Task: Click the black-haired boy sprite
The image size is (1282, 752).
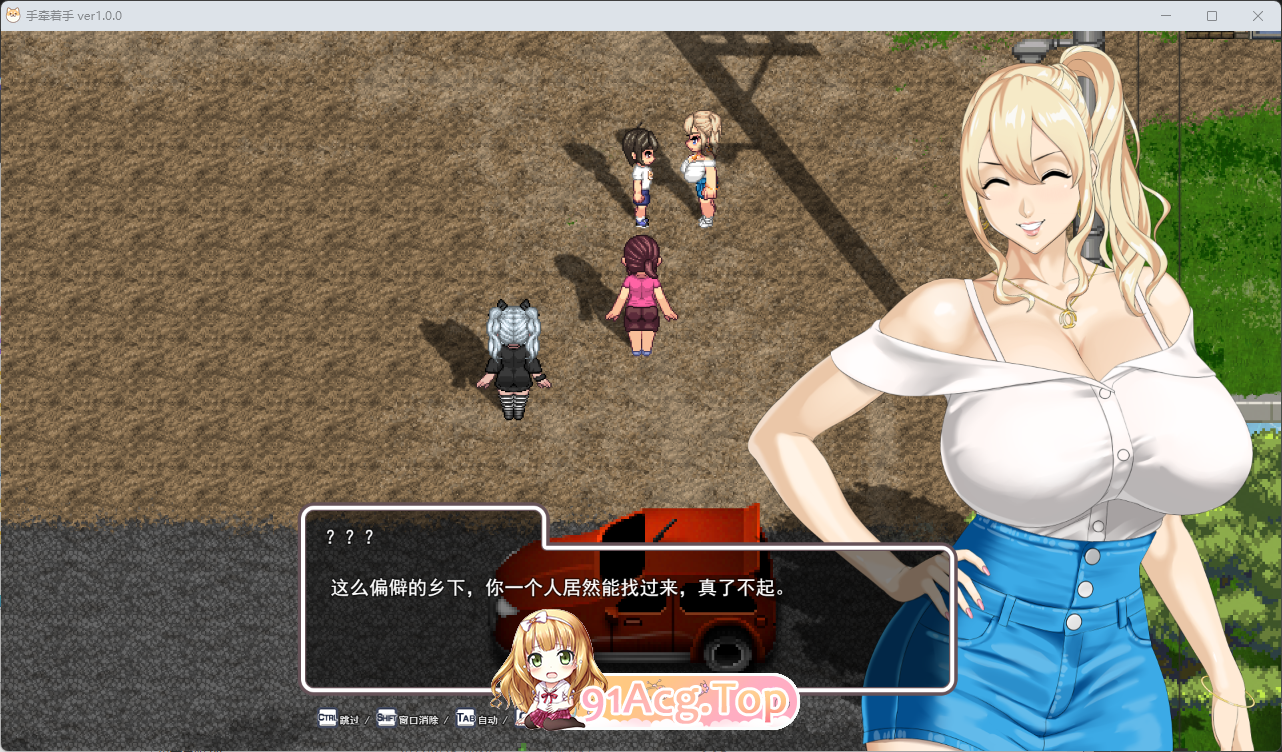Action: click(x=641, y=175)
